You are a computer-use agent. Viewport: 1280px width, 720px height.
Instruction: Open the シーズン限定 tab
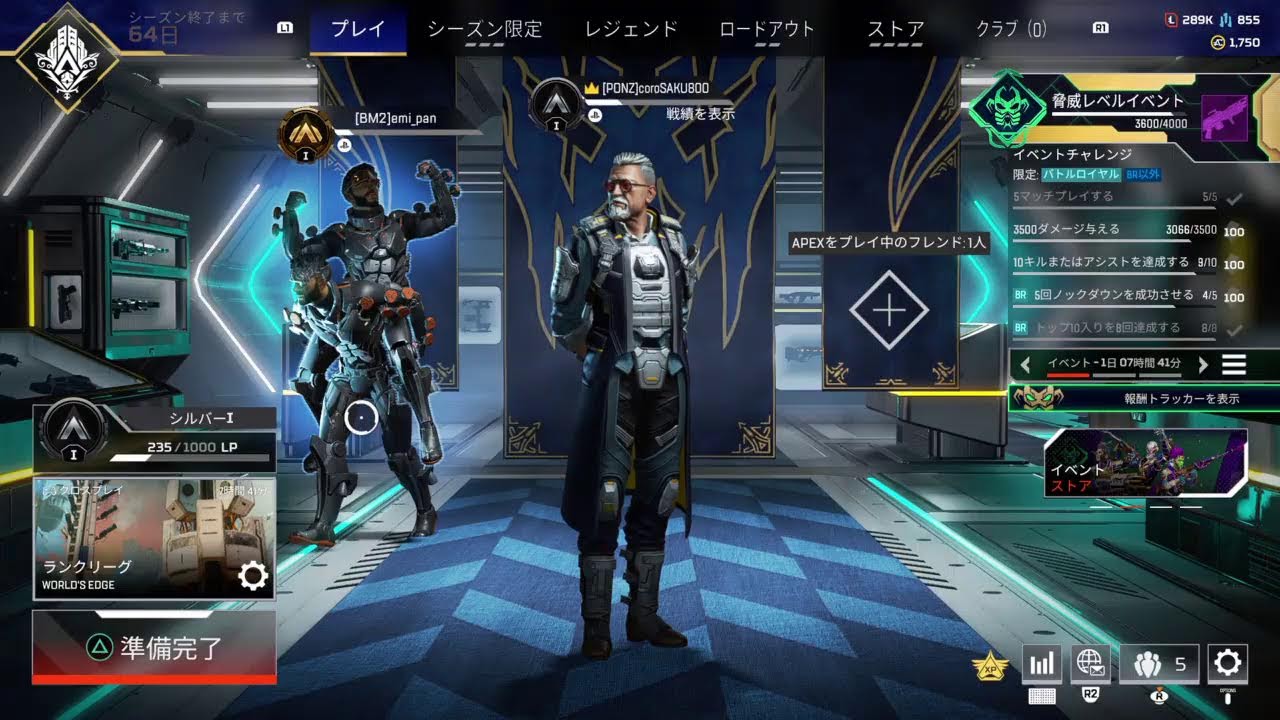[x=485, y=29]
